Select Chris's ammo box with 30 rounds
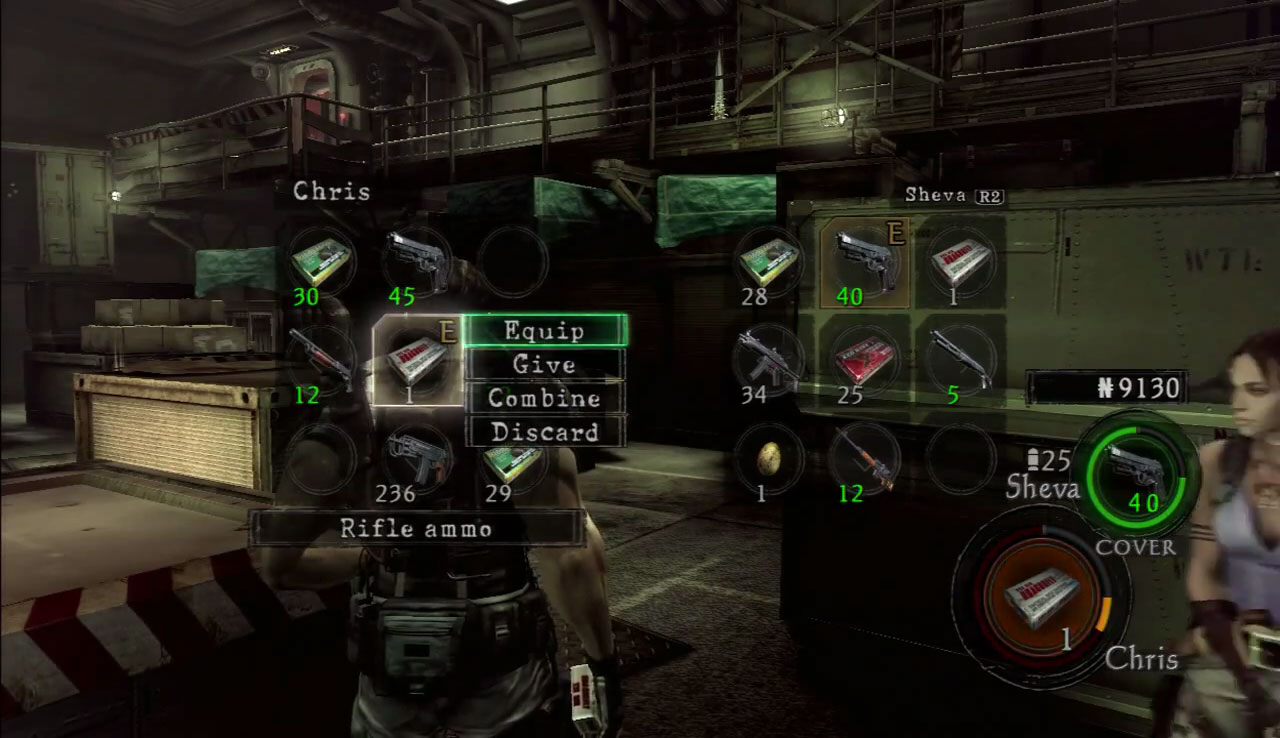Screen dimensions: 1280x738 (x=321, y=262)
